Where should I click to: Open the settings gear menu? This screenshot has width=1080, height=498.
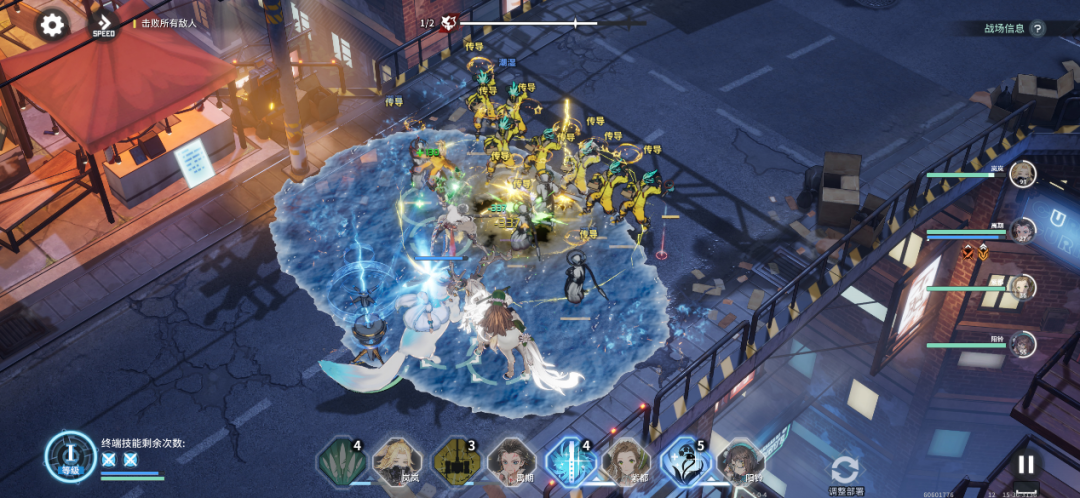coord(52,24)
